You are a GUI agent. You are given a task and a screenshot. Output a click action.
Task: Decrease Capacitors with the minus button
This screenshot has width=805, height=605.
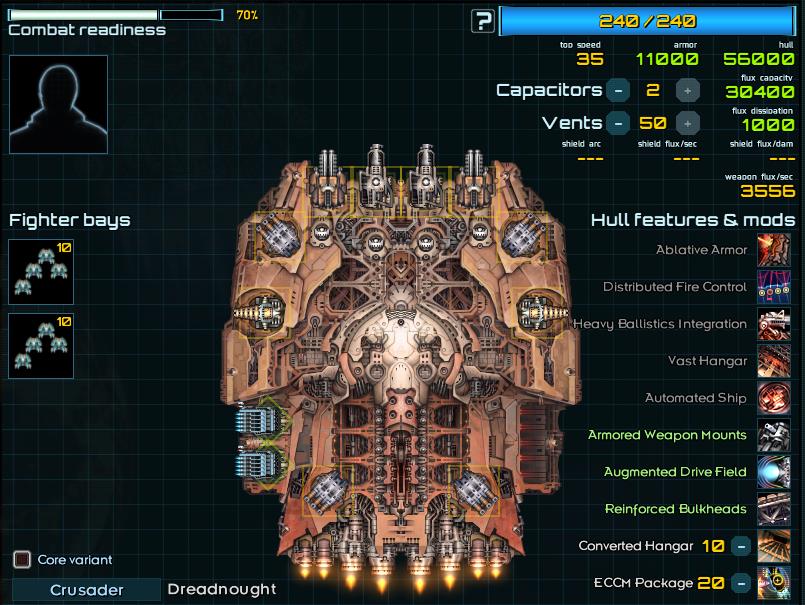(x=618, y=90)
